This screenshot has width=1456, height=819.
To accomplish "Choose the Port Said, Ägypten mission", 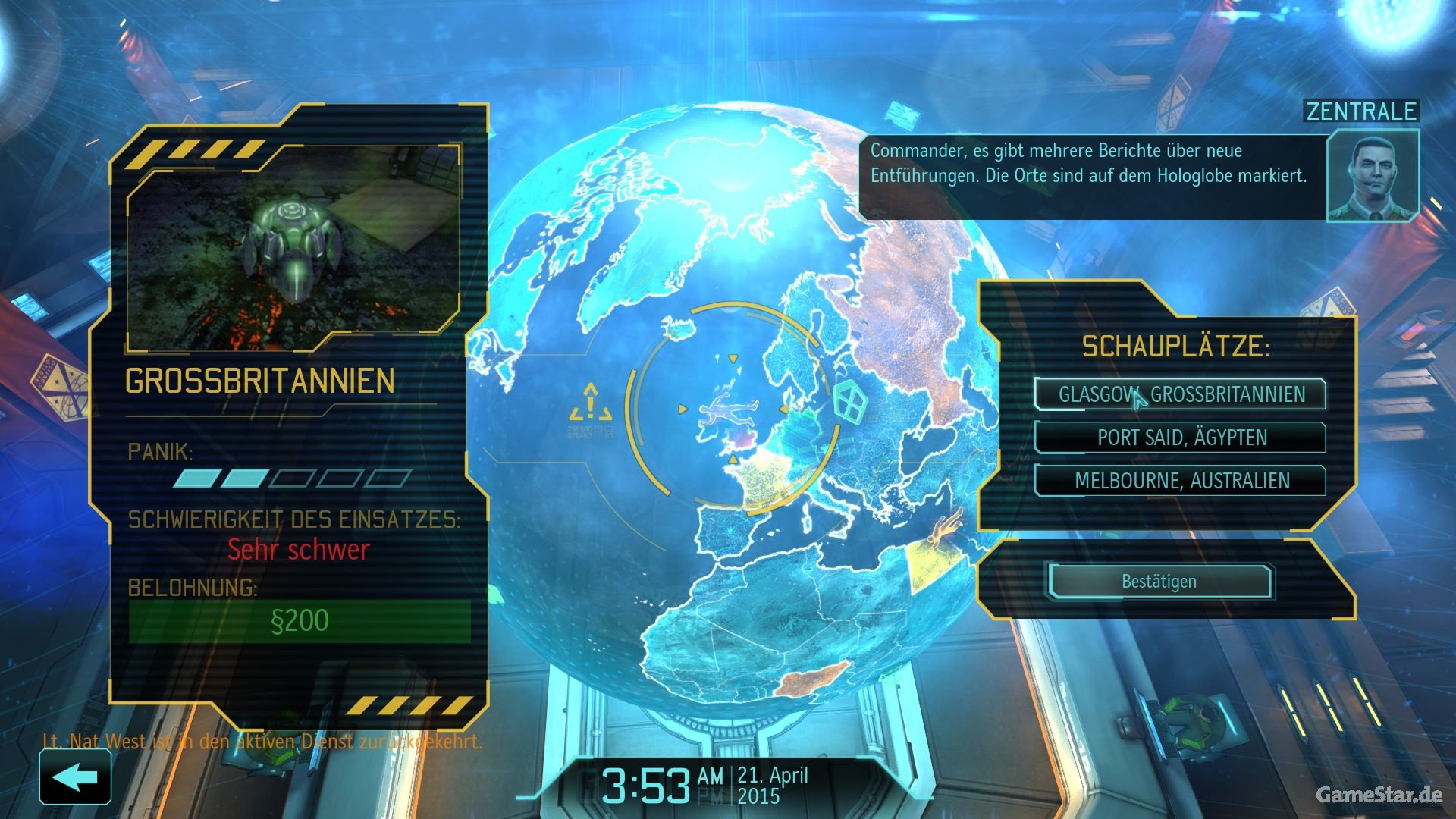I will tap(1180, 438).
